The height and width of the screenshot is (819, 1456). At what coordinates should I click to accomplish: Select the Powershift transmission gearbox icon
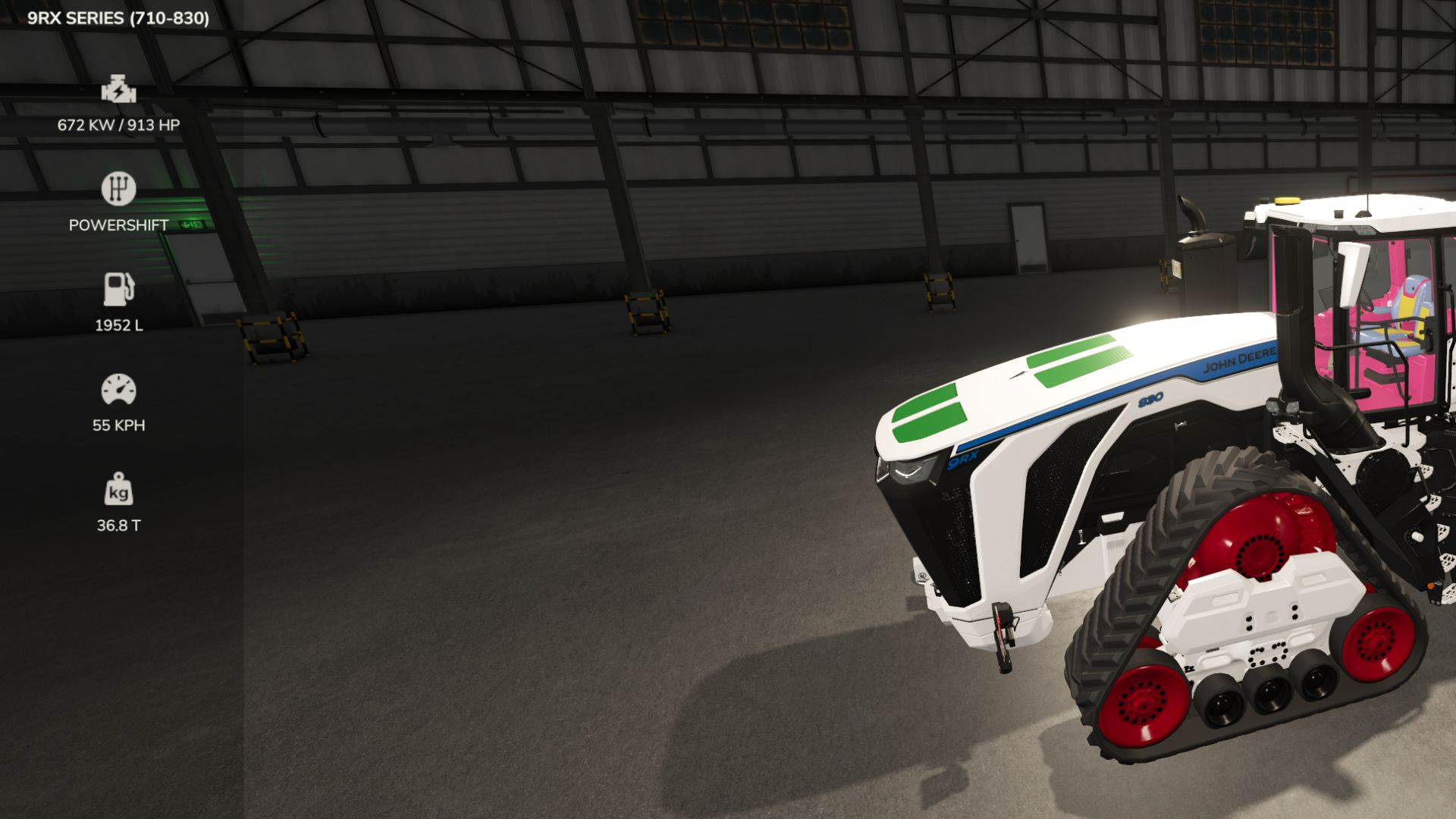(119, 188)
